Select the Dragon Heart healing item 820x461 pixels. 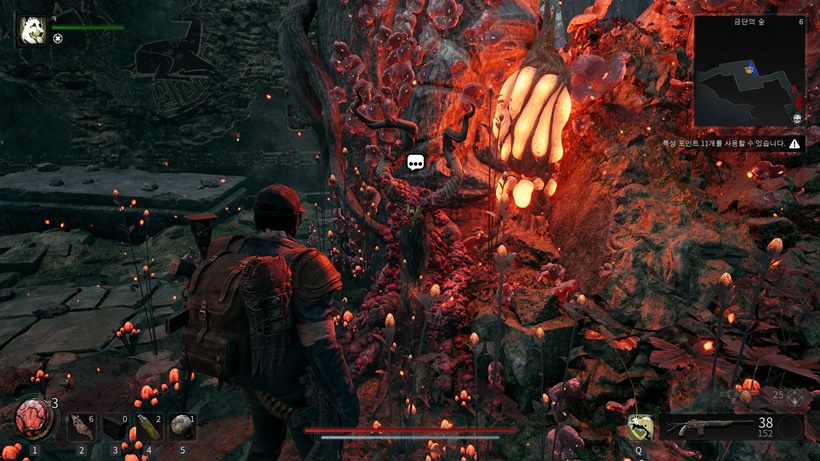[x=32, y=421]
